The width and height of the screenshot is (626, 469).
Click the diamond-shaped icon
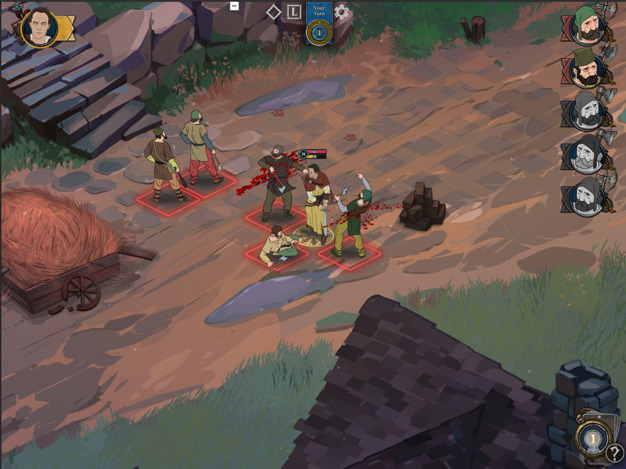click(273, 12)
